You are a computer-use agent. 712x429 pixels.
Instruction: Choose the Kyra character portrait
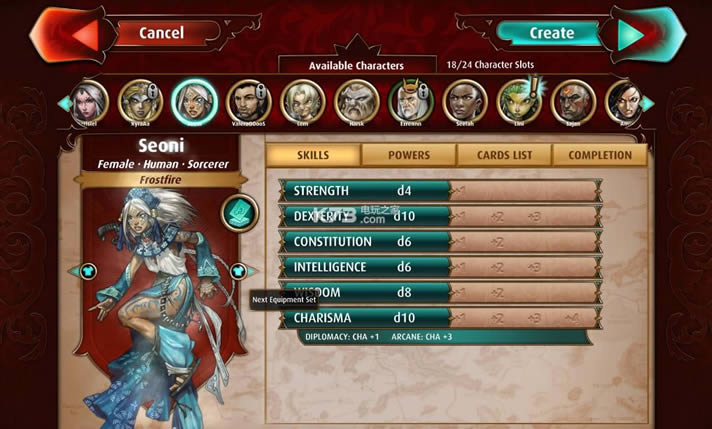(x=140, y=101)
